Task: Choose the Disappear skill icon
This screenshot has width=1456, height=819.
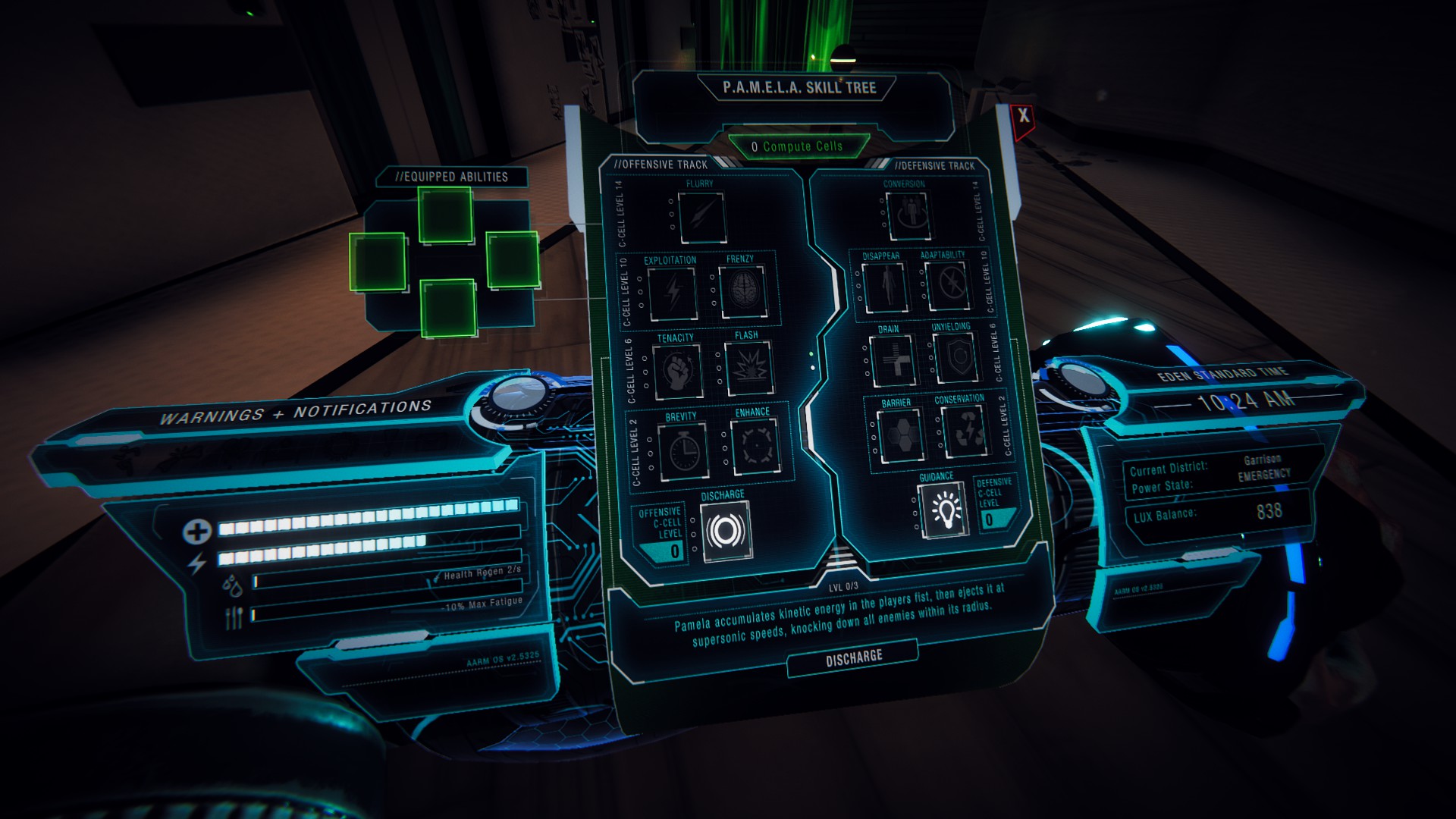Action: pyautogui.click(x=884, y=287)
